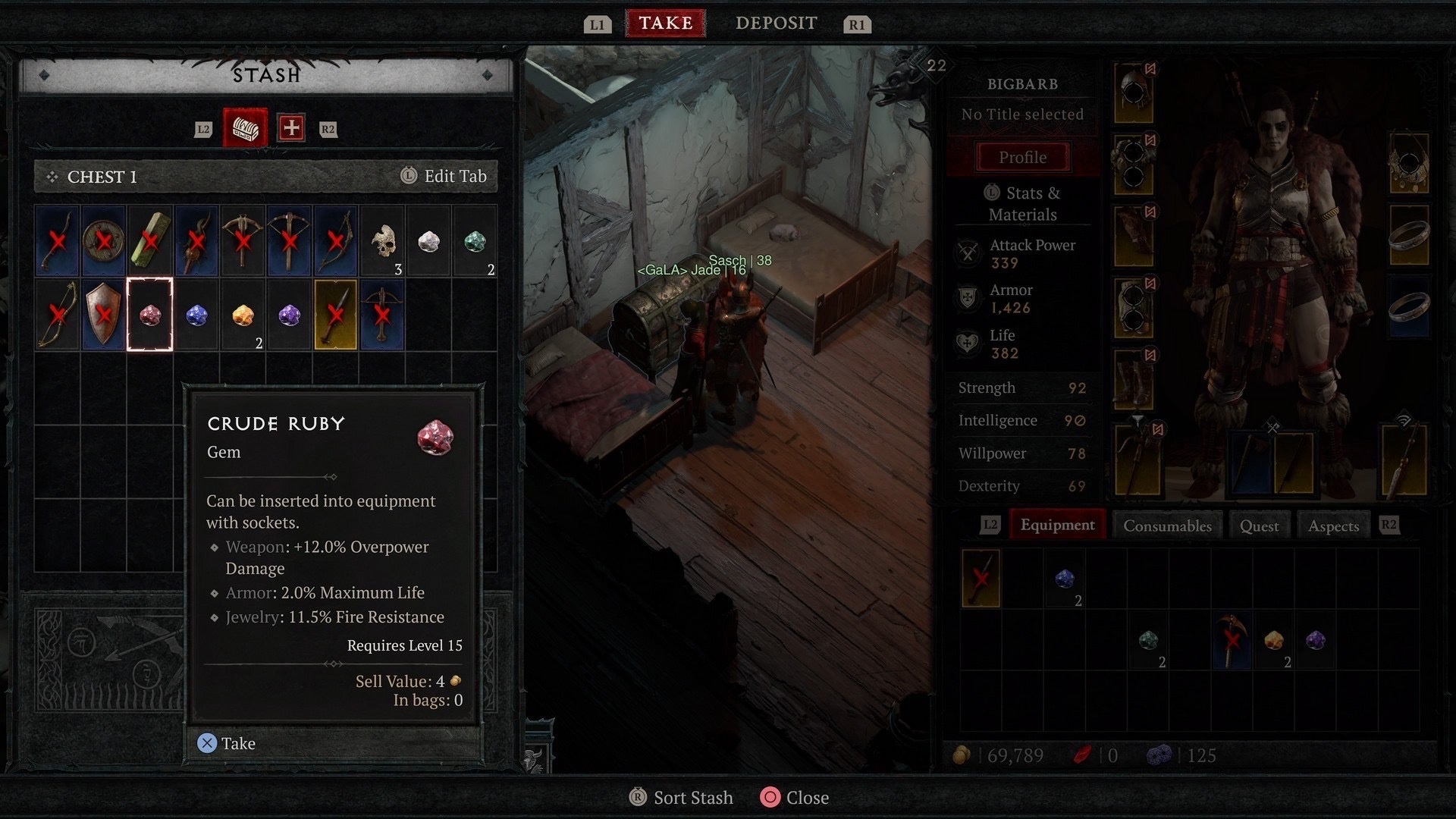Select the Equipment inventory tab

1057,525
